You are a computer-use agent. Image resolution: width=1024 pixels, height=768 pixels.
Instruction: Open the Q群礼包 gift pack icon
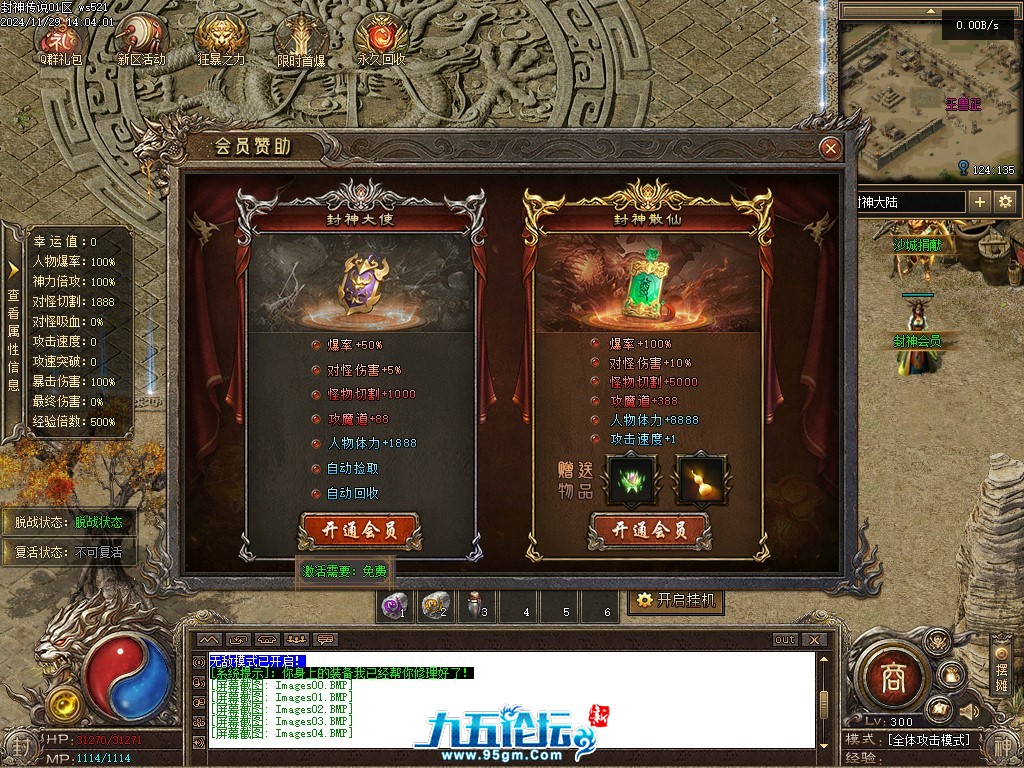point(62,40)
